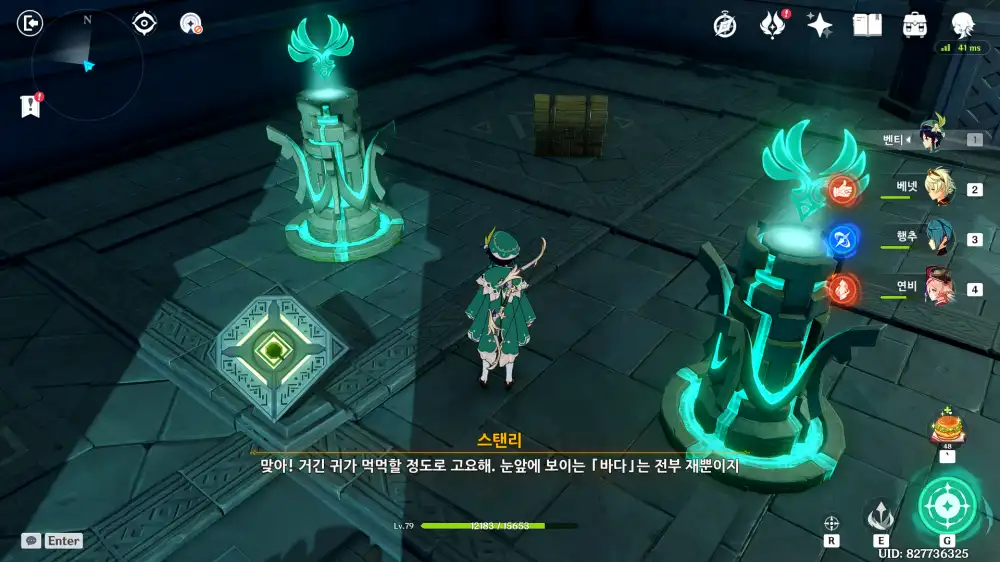Click the exit domain icon
The image size is (1000, 562).
tap(31, 23)
